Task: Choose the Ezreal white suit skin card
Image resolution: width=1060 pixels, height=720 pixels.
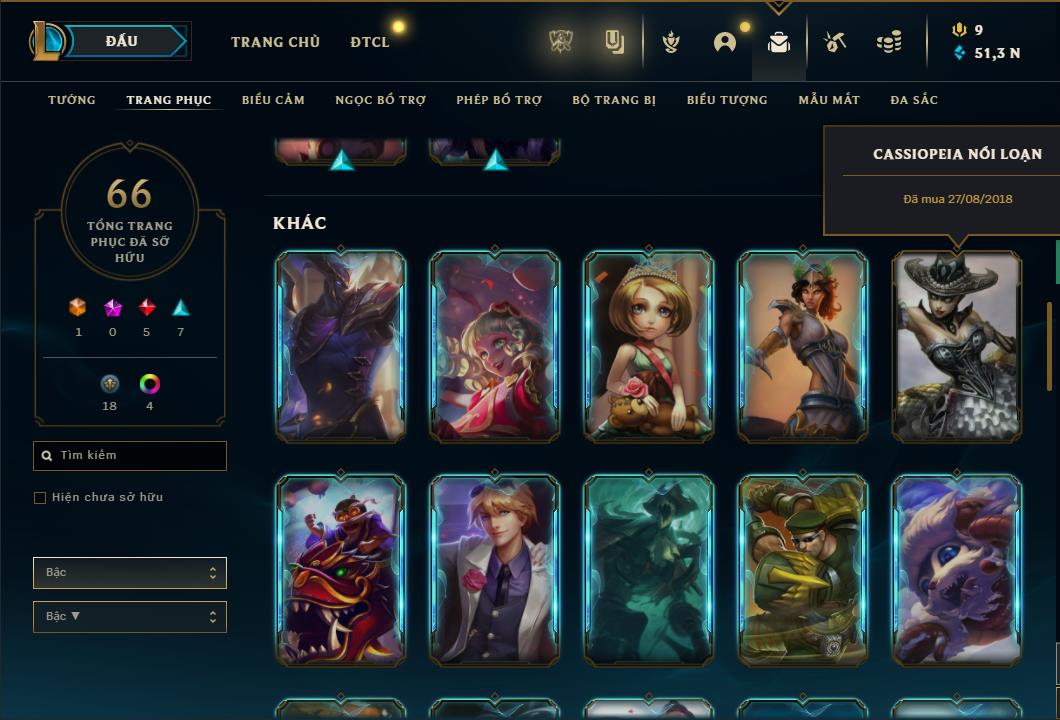Action: 495,570
